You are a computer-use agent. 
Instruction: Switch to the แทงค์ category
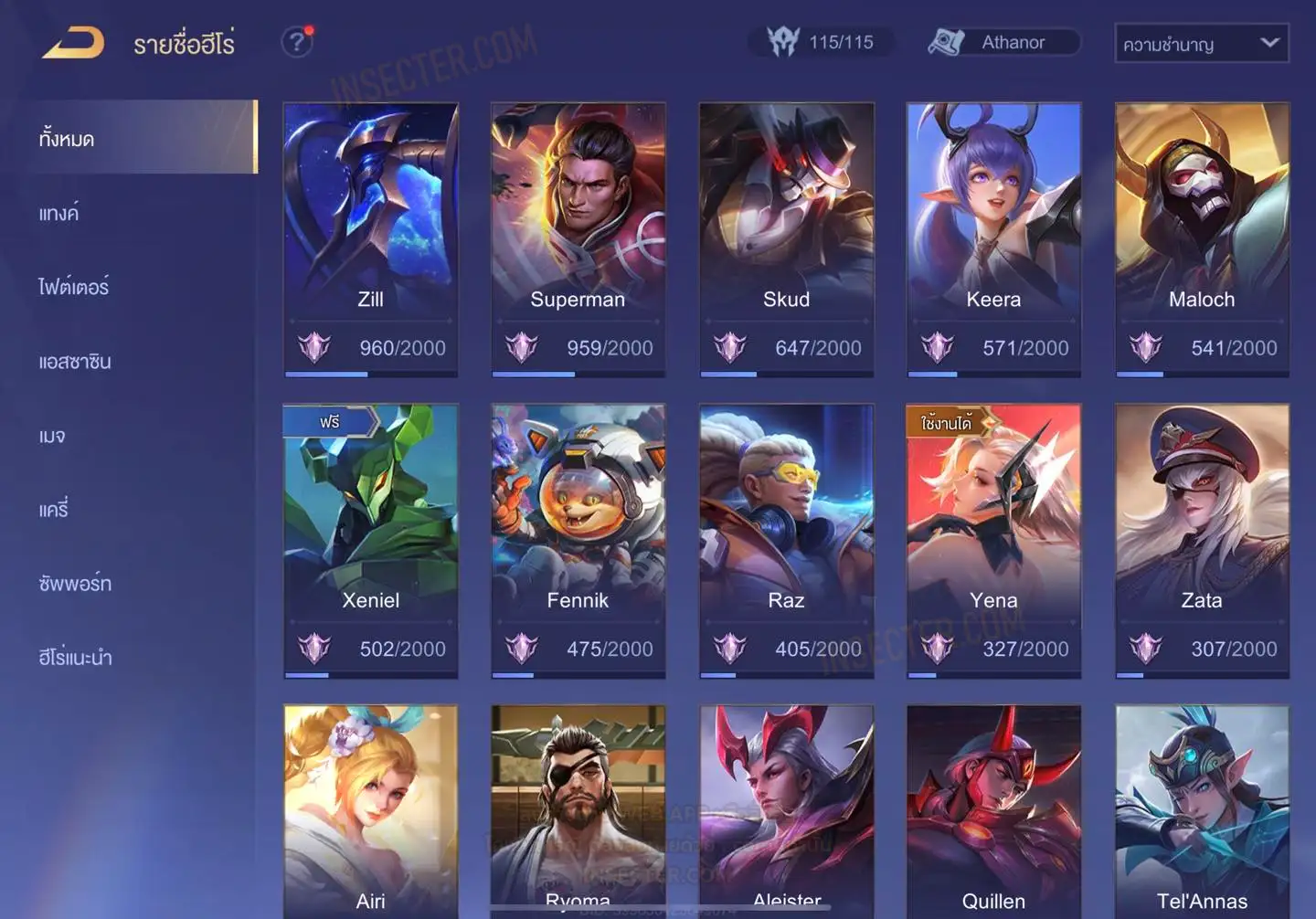point(59,214)
